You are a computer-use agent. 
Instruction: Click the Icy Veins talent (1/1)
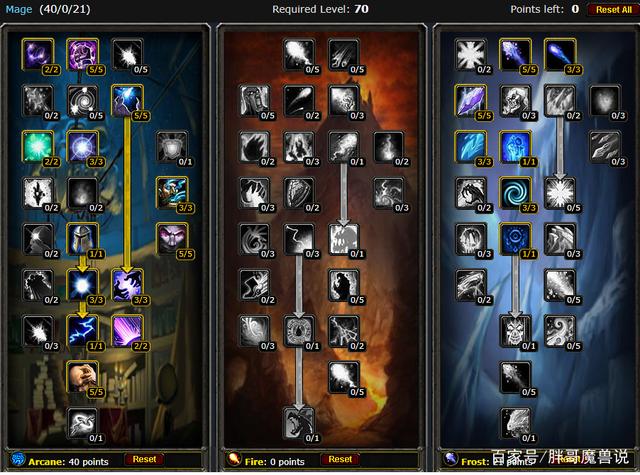[x=514, y=146]
